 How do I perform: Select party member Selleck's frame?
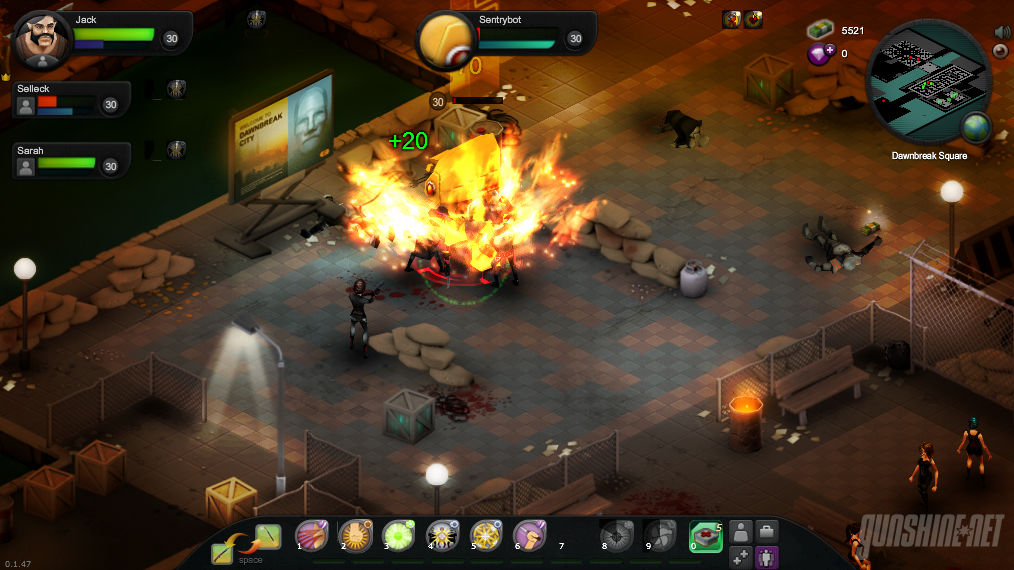tap(71, 98)
